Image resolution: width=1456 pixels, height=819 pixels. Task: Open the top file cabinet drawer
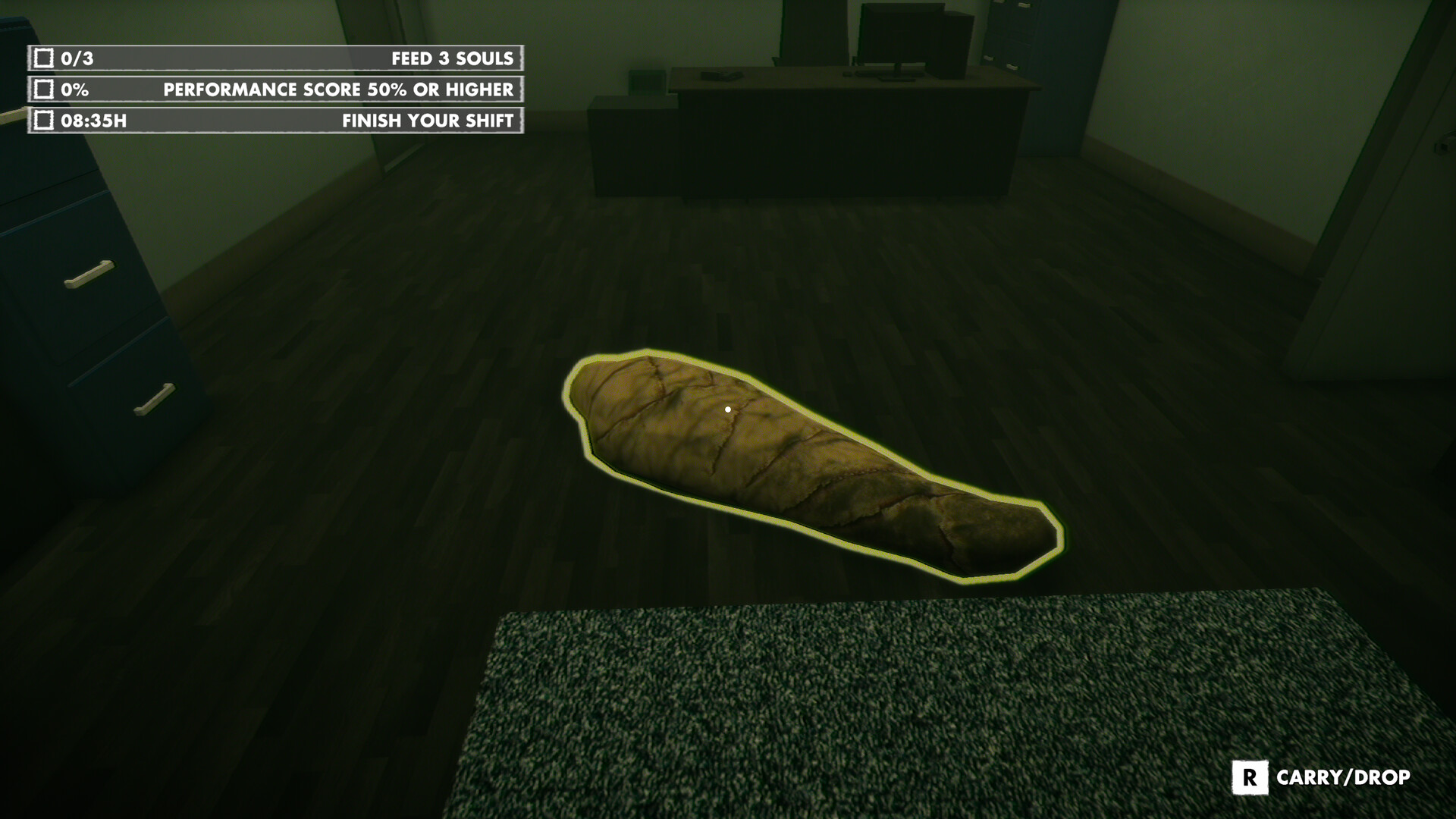(89, 273)
